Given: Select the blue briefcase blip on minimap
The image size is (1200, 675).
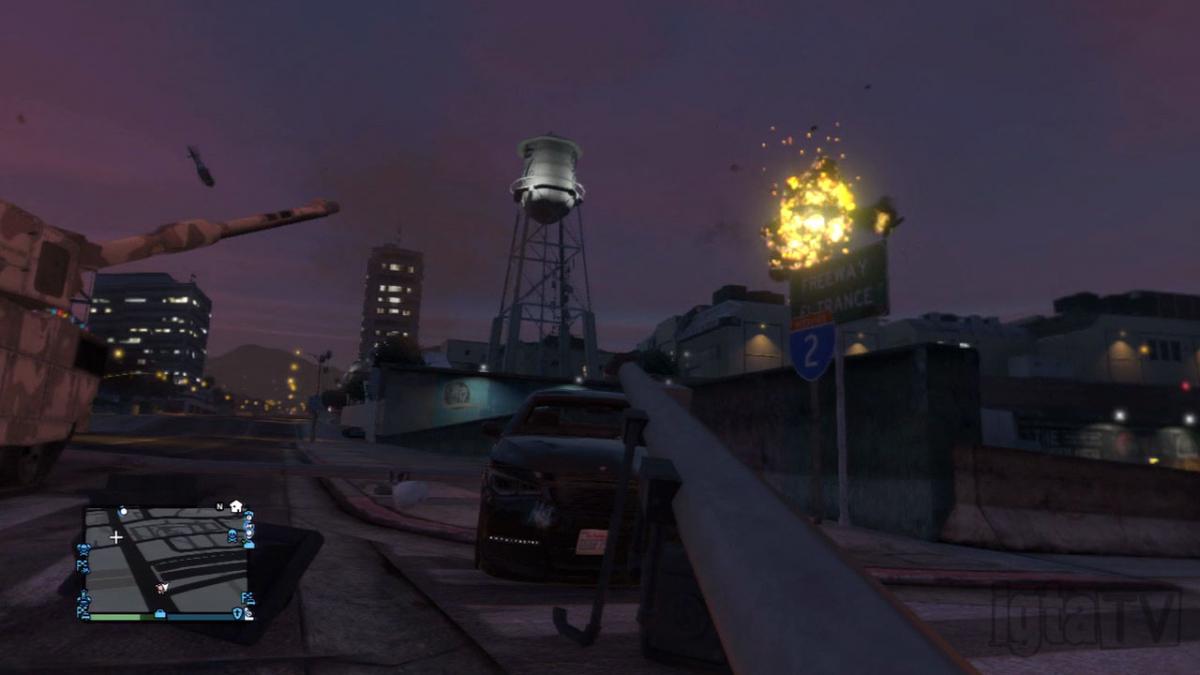Looking at the screenshot, I should click(x=160, y=612).
